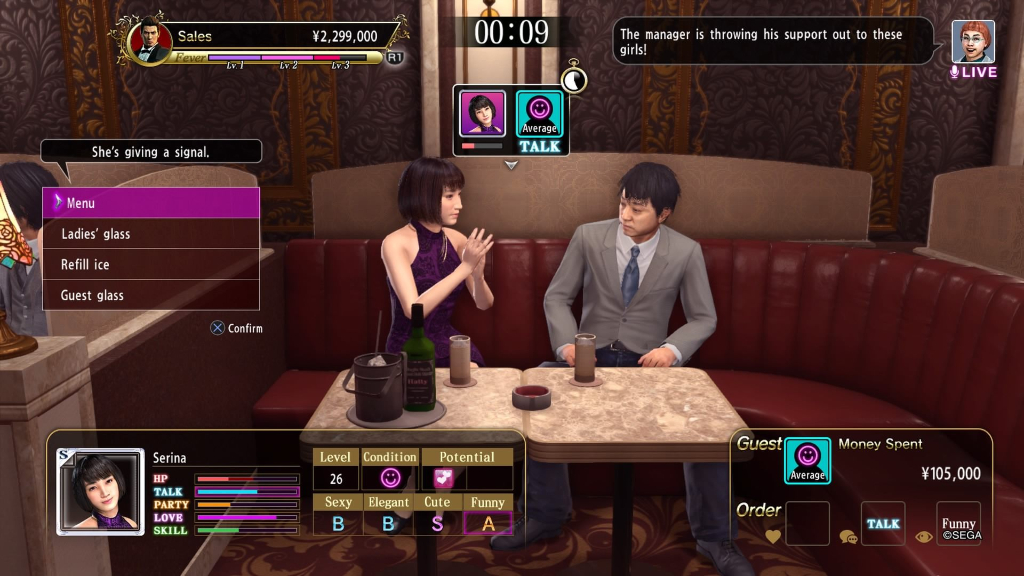Pick the Refill ice option

[x=150, y=265]
